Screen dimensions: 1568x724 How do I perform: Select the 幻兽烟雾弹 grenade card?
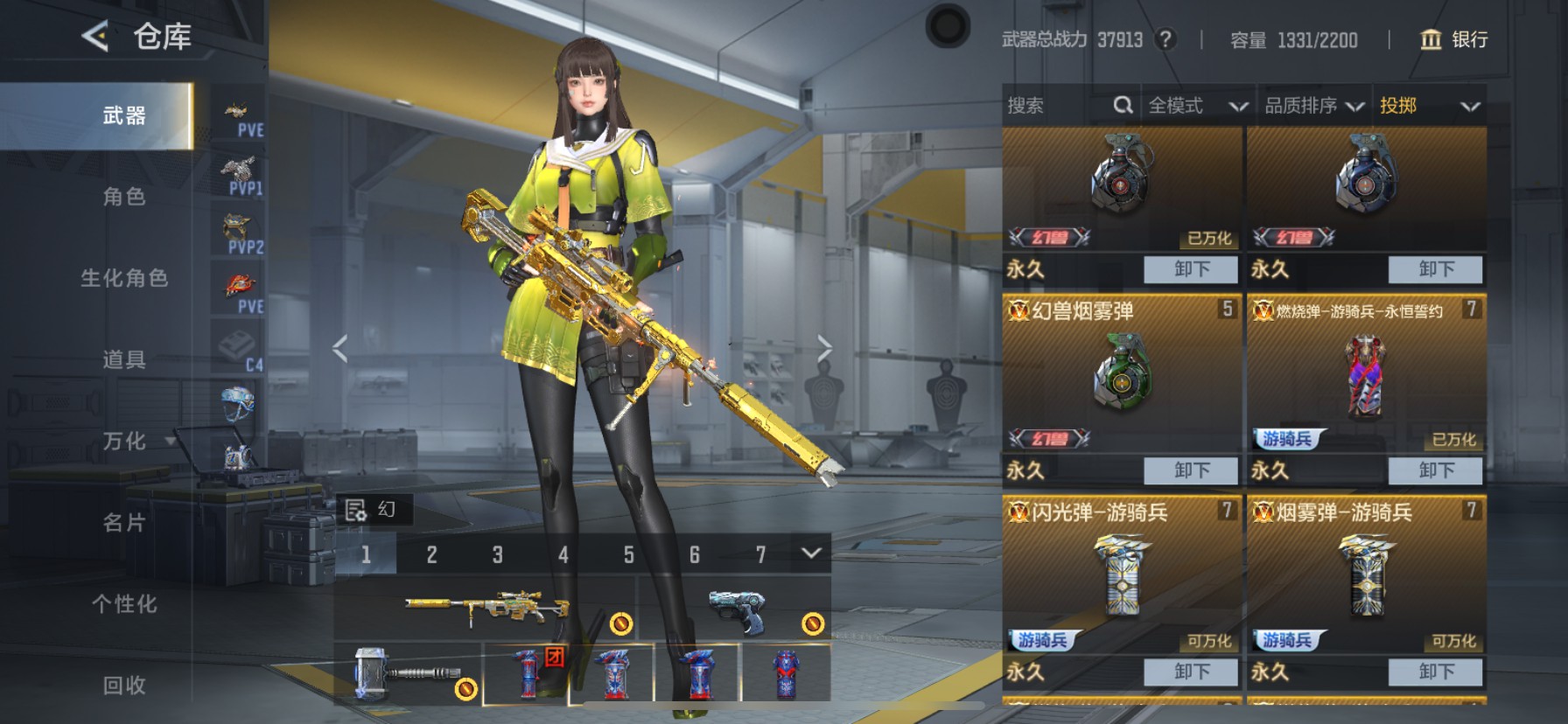click(1122, 376)
